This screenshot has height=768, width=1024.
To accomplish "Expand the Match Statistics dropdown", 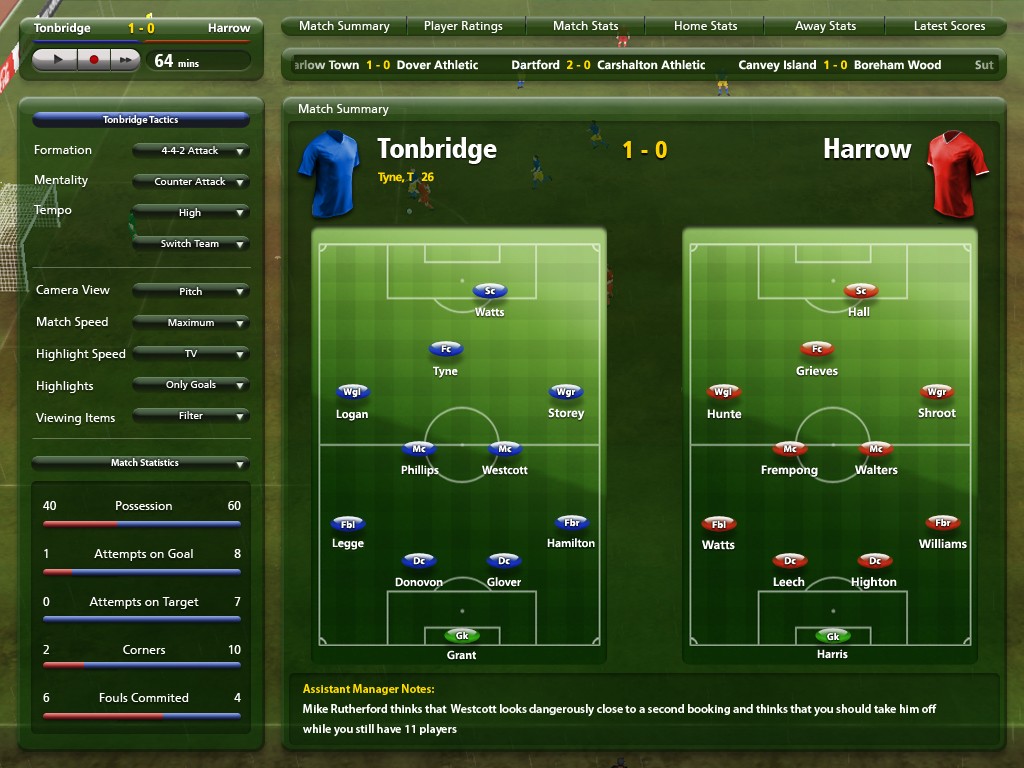I will [x=140, y=463].
